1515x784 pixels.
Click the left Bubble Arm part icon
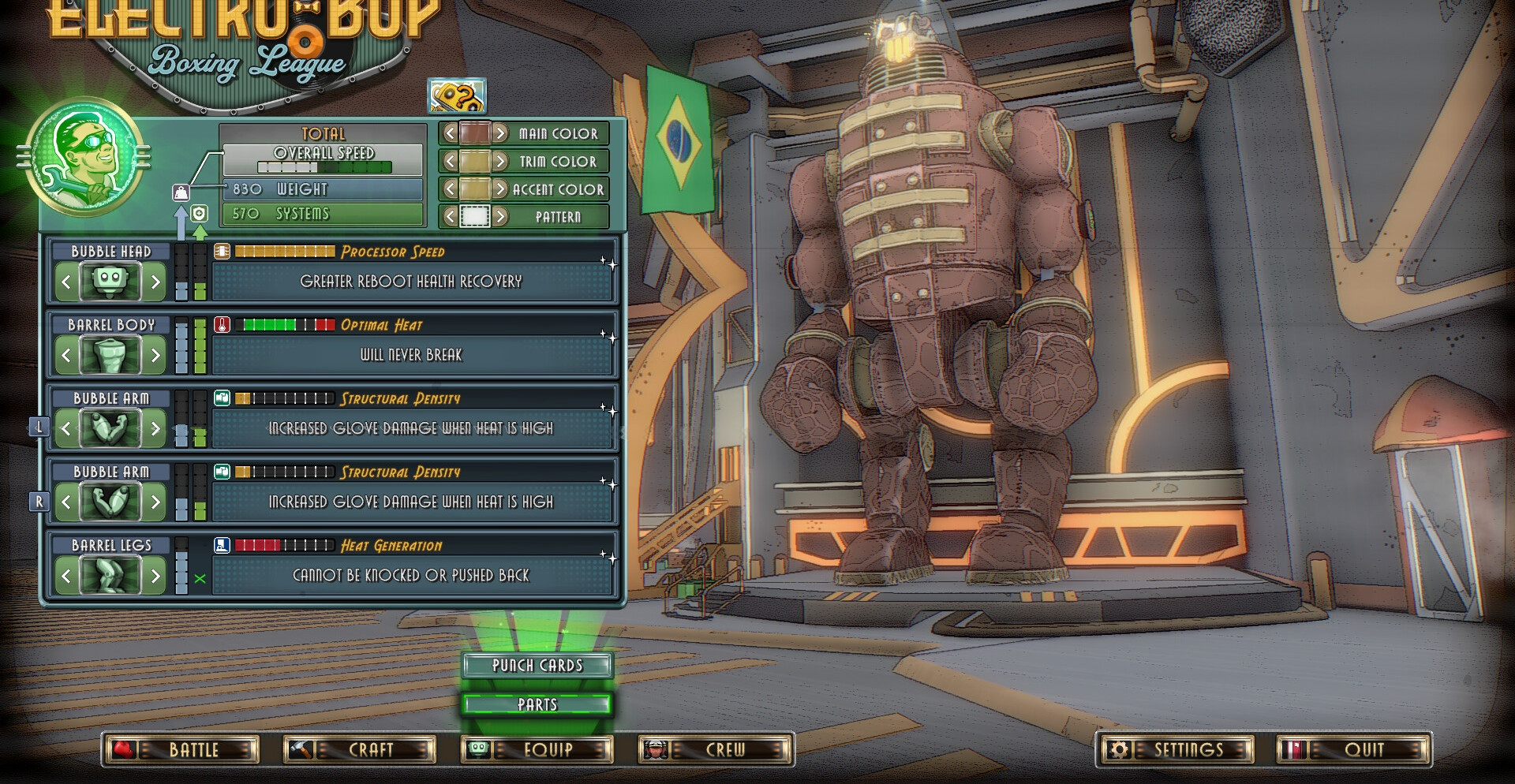pos(110,428)
